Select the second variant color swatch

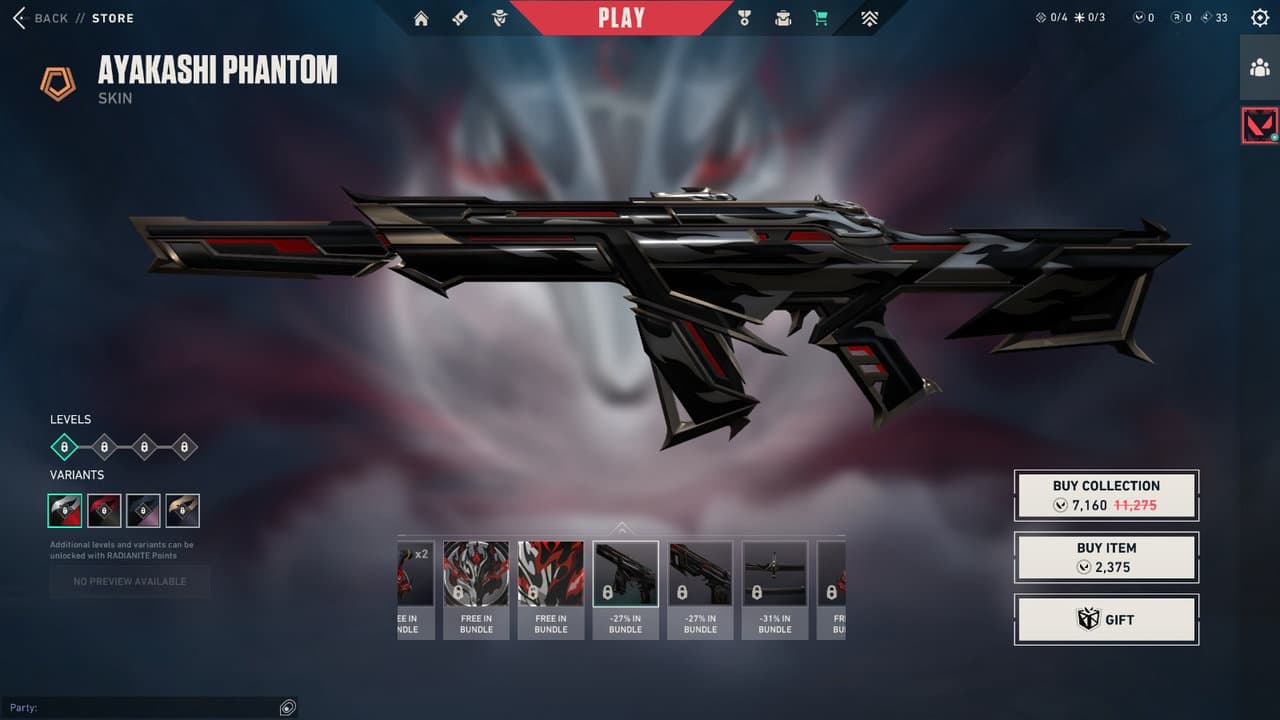coord(103,510)
